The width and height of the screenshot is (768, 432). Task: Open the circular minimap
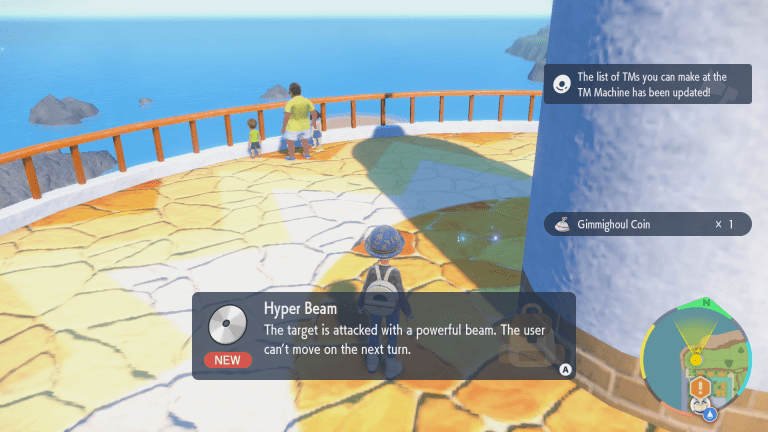699,356
